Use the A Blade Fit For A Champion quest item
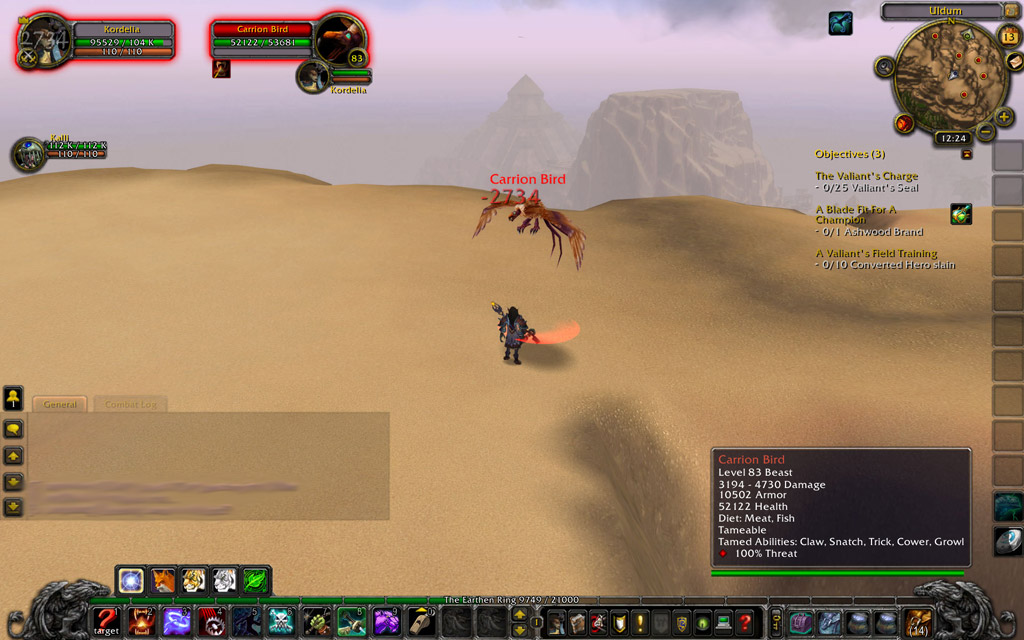The height and width of the screenshot is (640, 1024). (x=961, y=214)
